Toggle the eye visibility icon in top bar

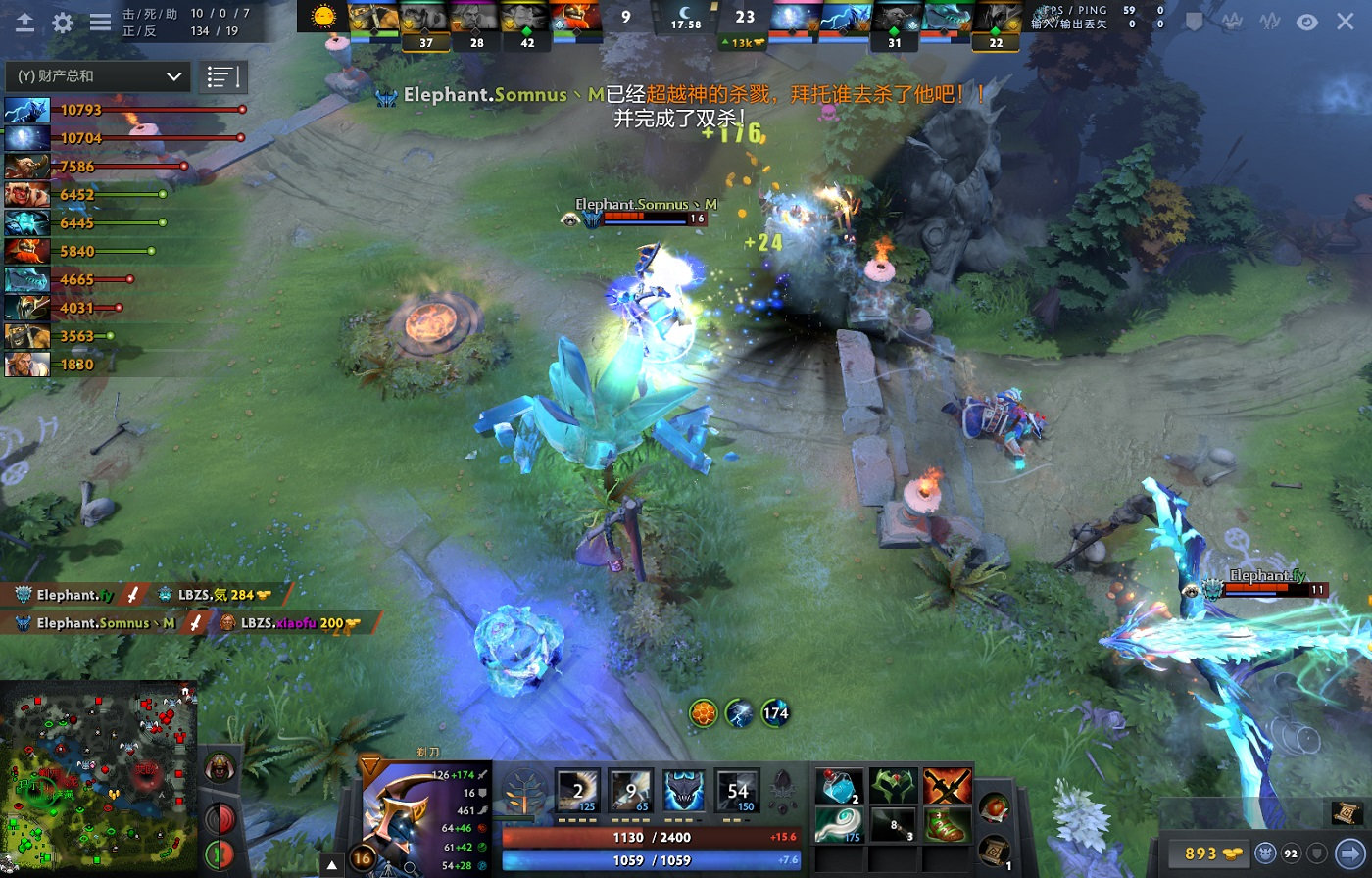coord(1306,22)
